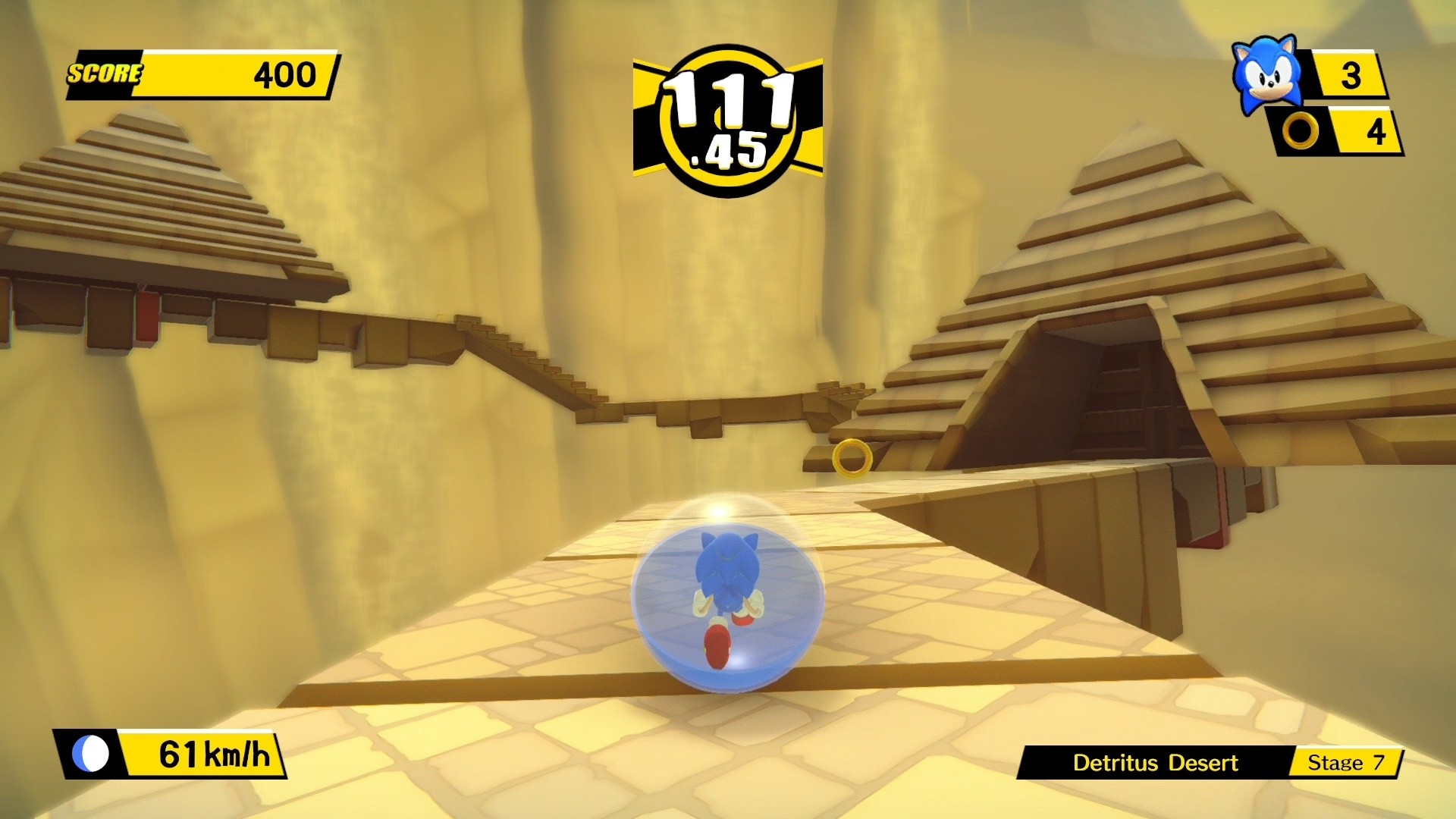Click the white ball speed indicator icon
Screen dimensions: 1456x819
pyautogui.click(x=93, y=752)
